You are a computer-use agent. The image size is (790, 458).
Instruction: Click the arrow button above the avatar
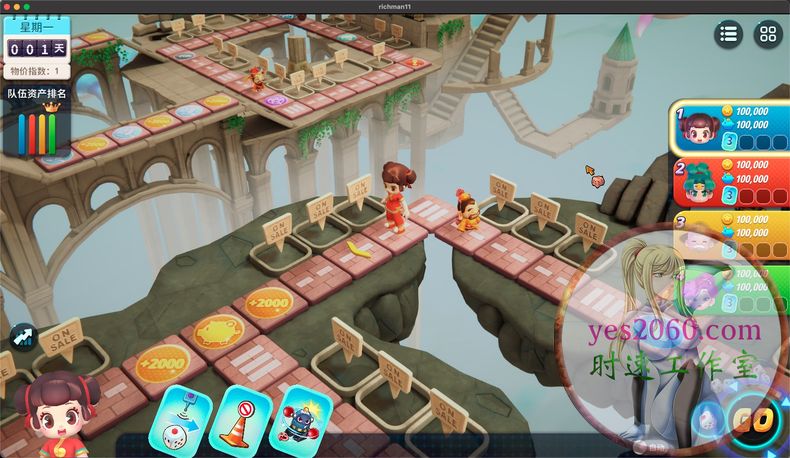[23, 337]
